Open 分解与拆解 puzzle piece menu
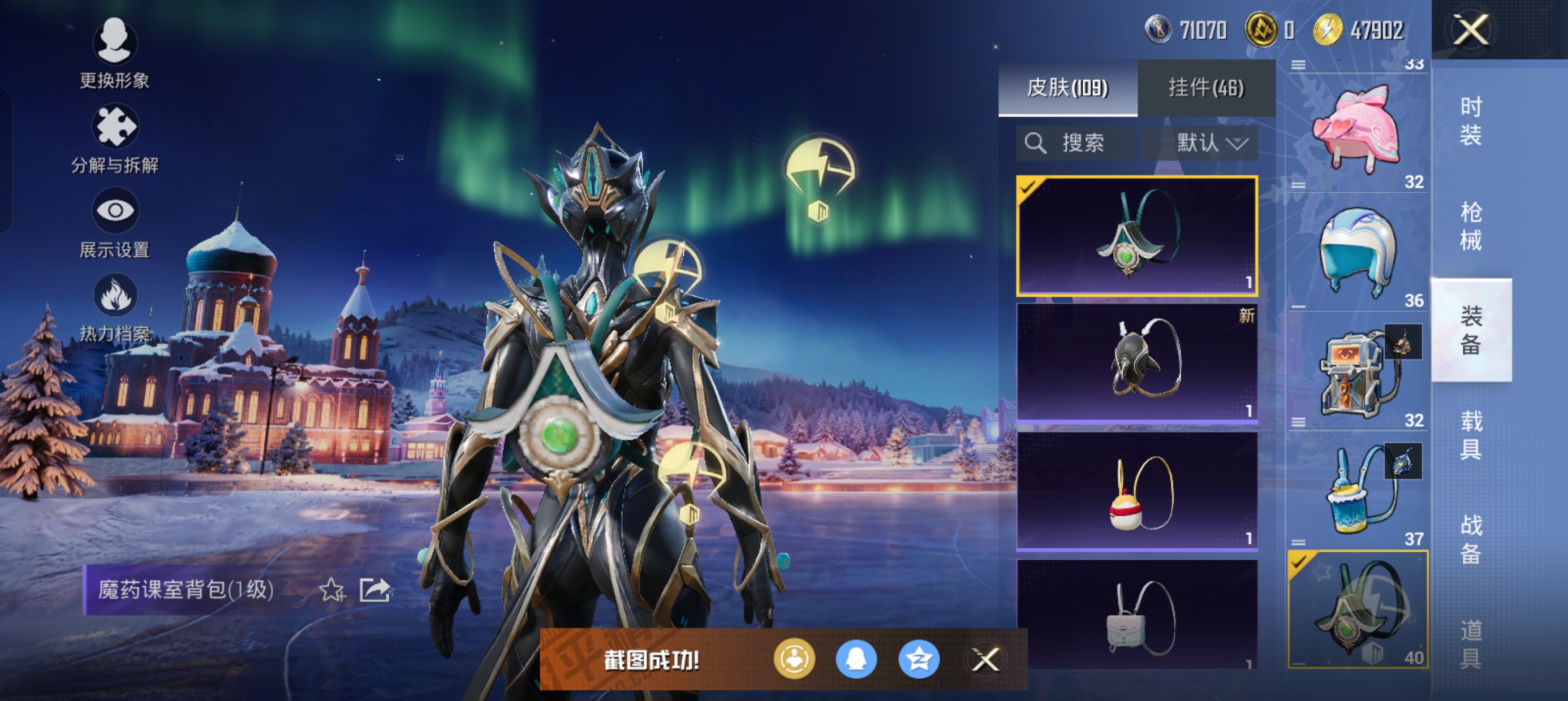This screenshot has height=701, width=1568. coord(114,137)
